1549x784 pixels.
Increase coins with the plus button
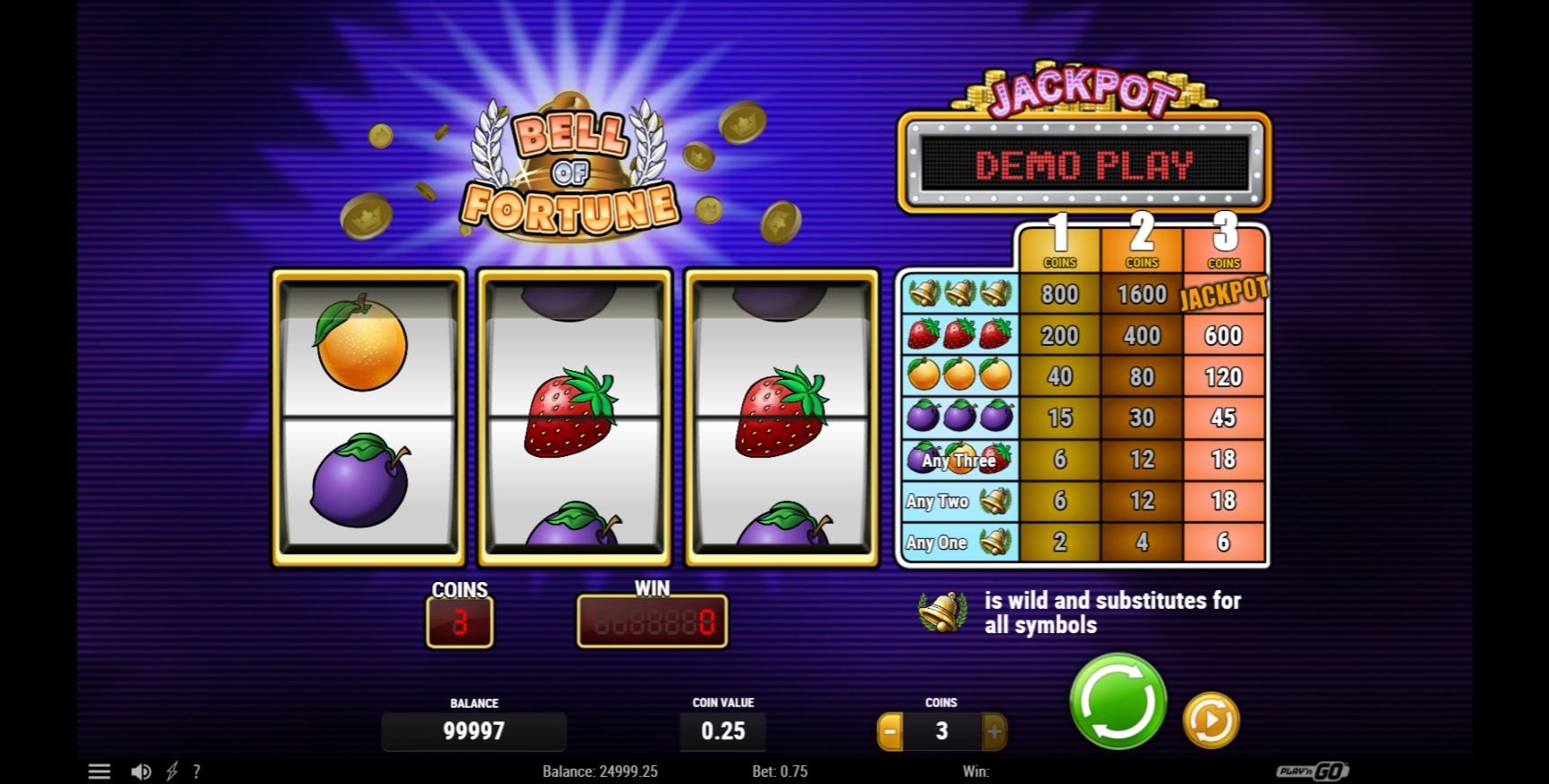click(x=994, y=732)
